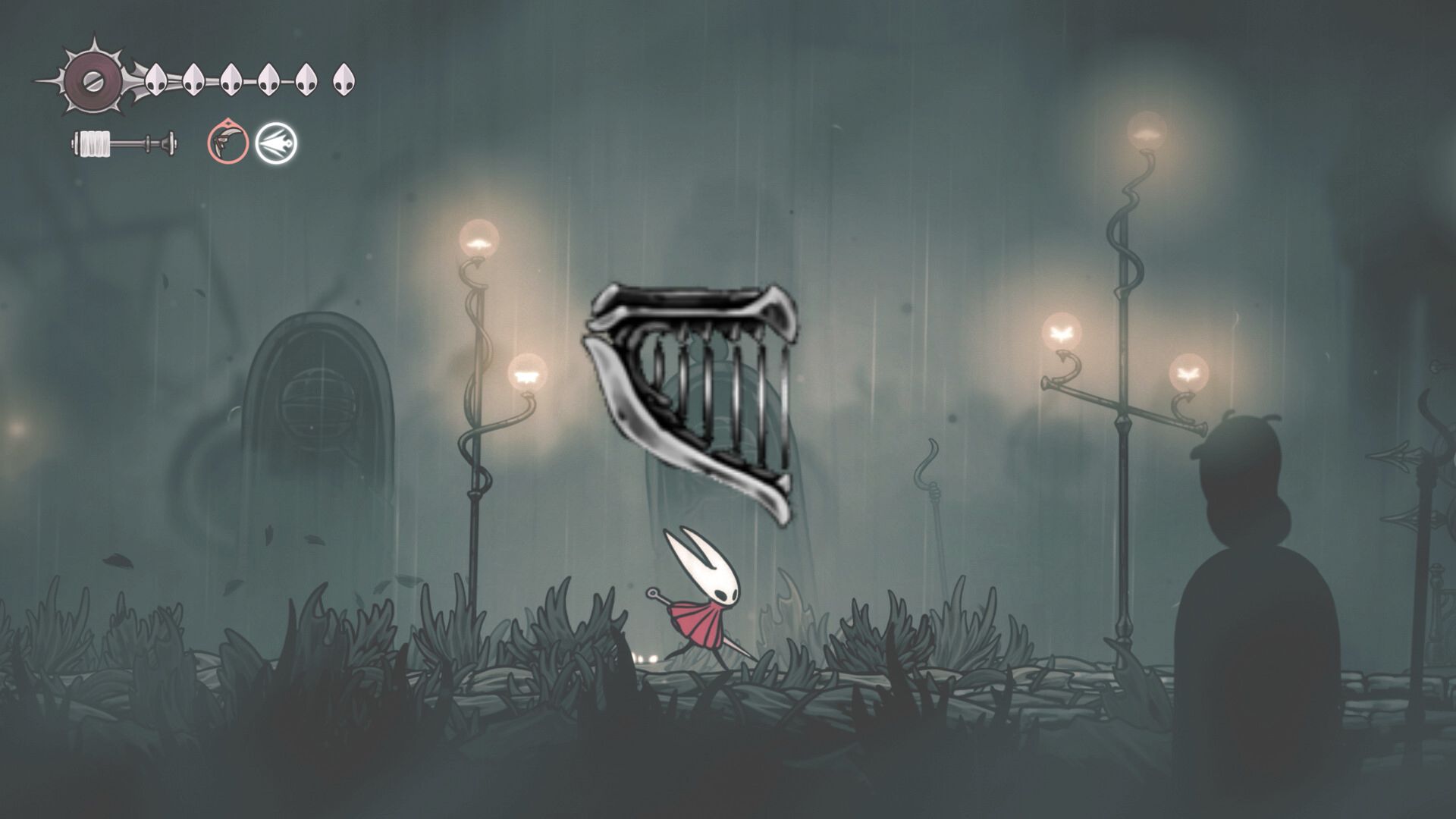The width and height of the screenshot is (1456, 819).
Task: Select the rightmost detached health mask
Action: [345, 78]
